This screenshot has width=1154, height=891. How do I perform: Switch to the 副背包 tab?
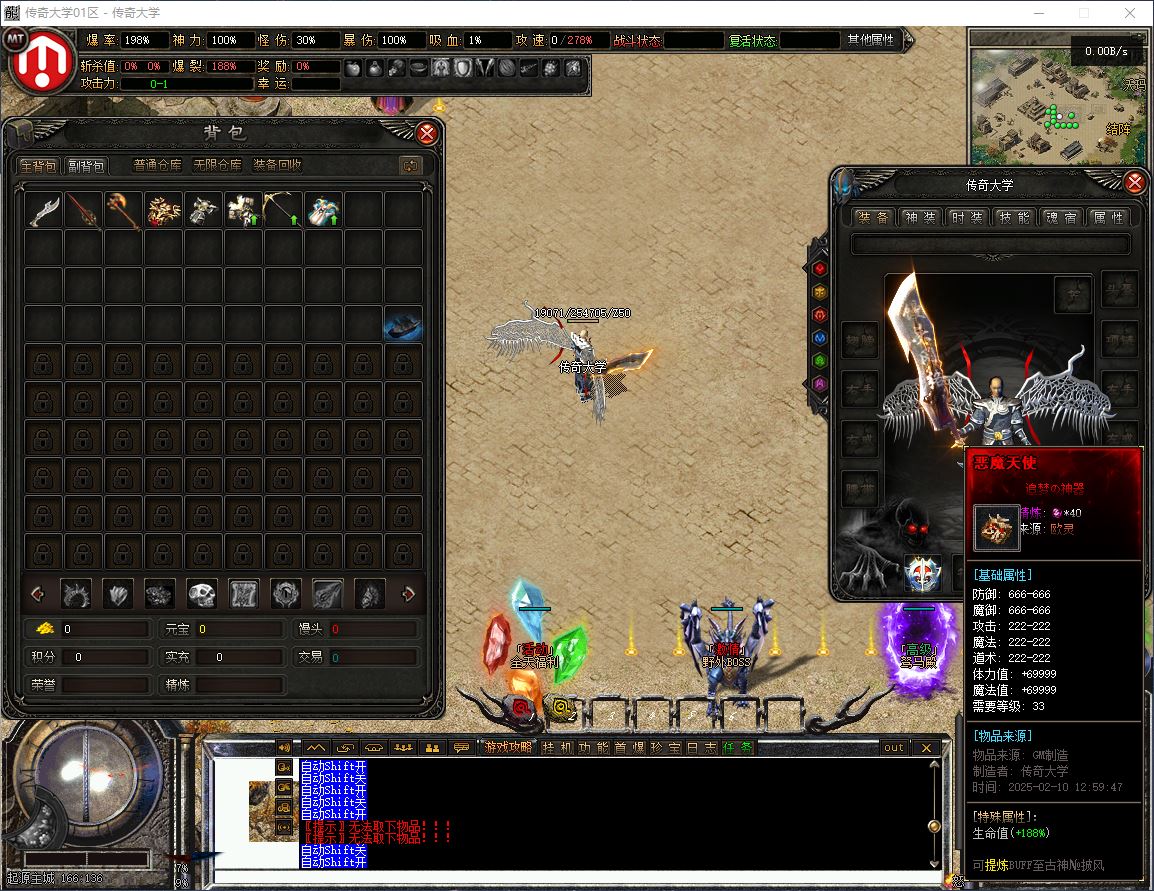[x=86, y=165]
